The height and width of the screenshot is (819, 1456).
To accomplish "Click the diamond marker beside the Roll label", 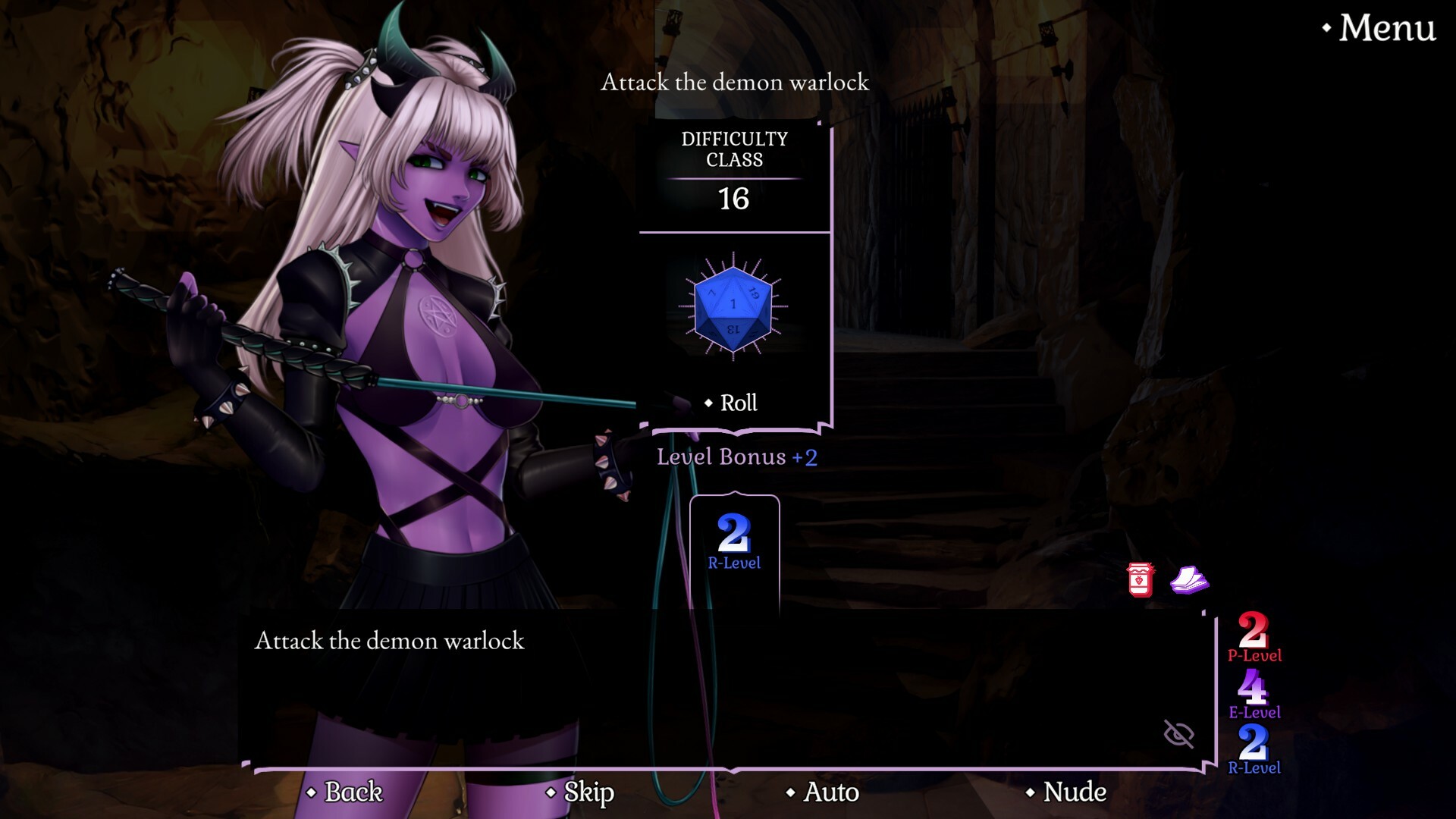I will 708,403.
